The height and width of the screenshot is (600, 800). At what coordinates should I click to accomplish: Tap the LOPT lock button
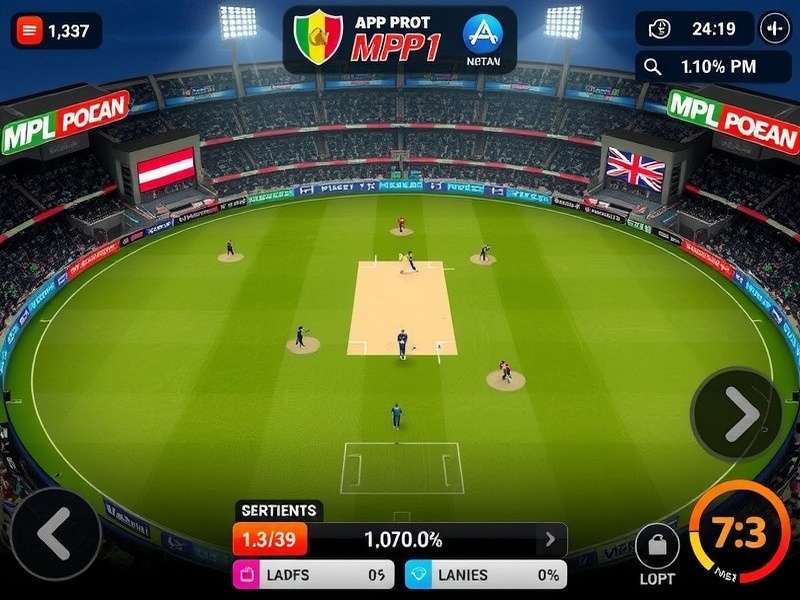657,546
